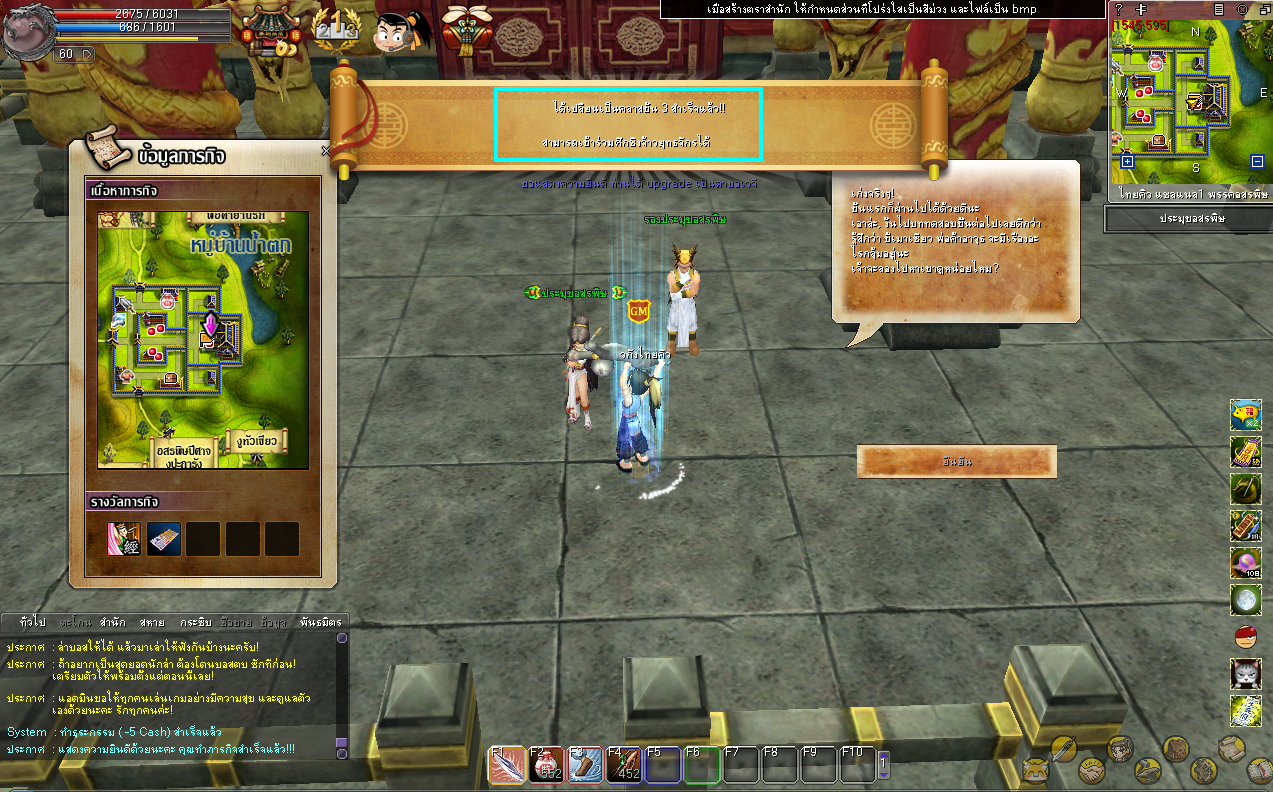Click the ประมุขอสรพิษ button below the minimap
Screen dimensions: 1273x792
[x=1187, y=218]
